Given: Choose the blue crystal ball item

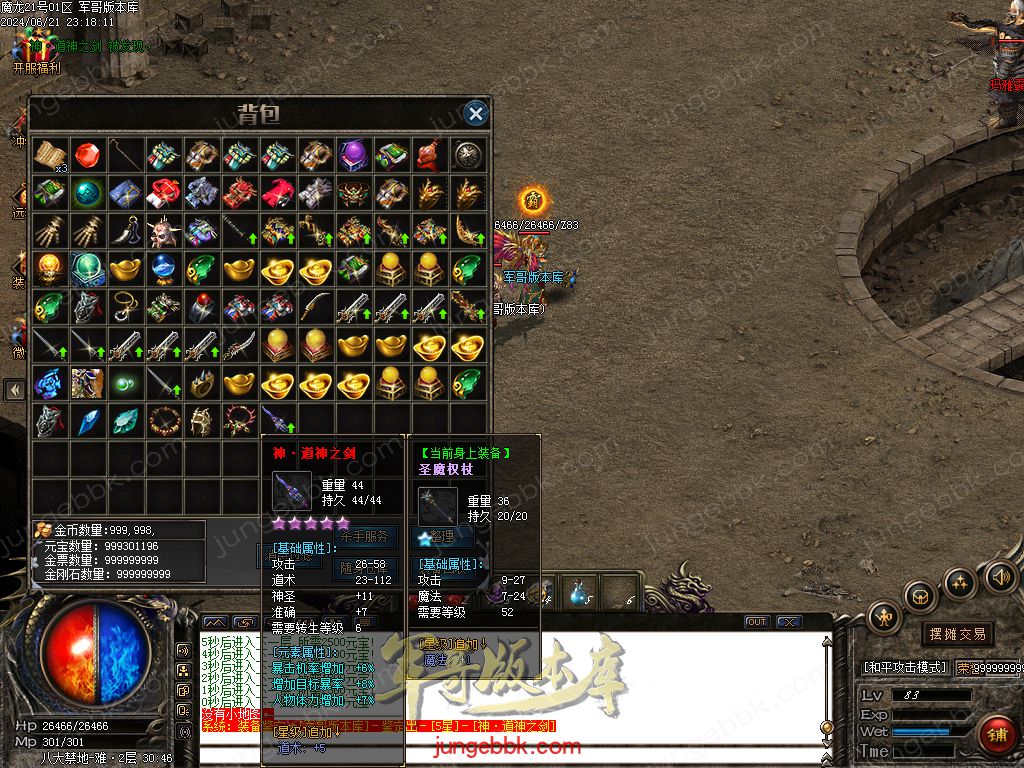Looking at the screenshot, I should click(x=163, y=268).
